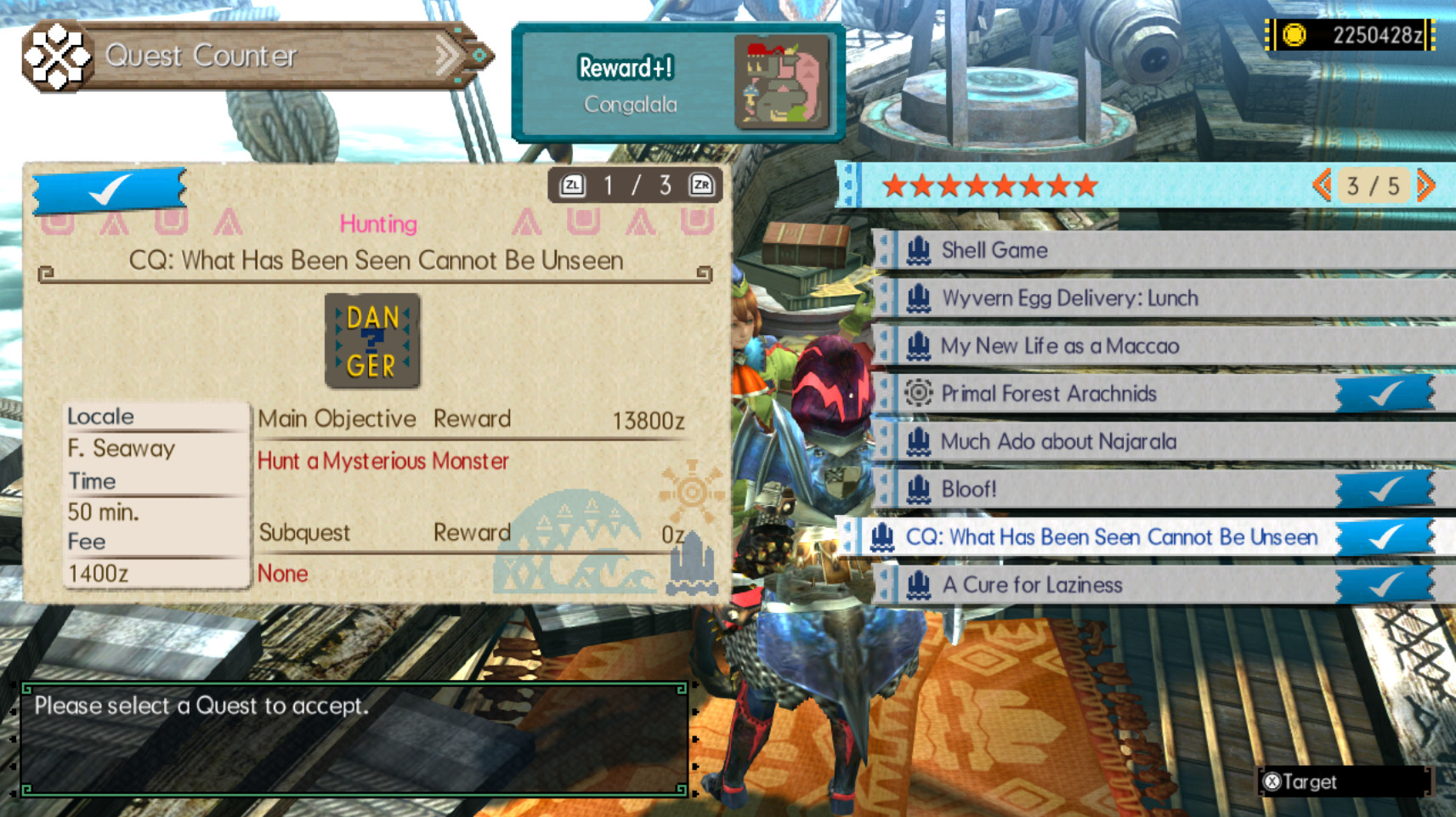This screenshot has width=1456, height=817.
Task: Click the ZL page indicator on the quest card
Action: 573,184
